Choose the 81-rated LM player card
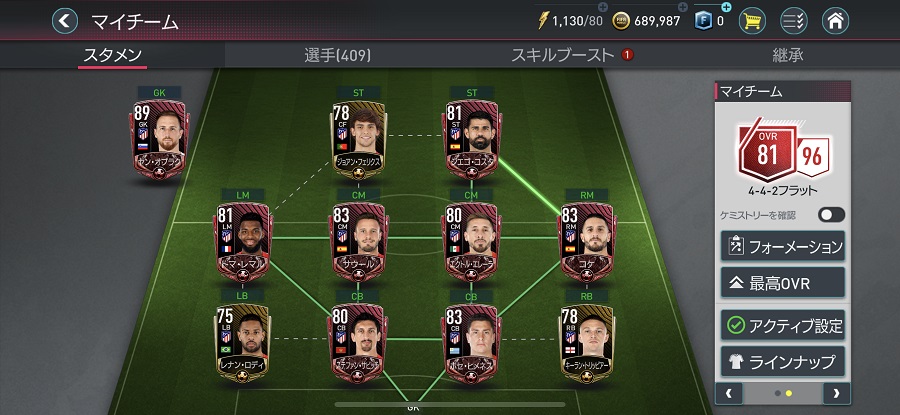Image resolution: width=900 pixels, height=415 pixels. 242,241
